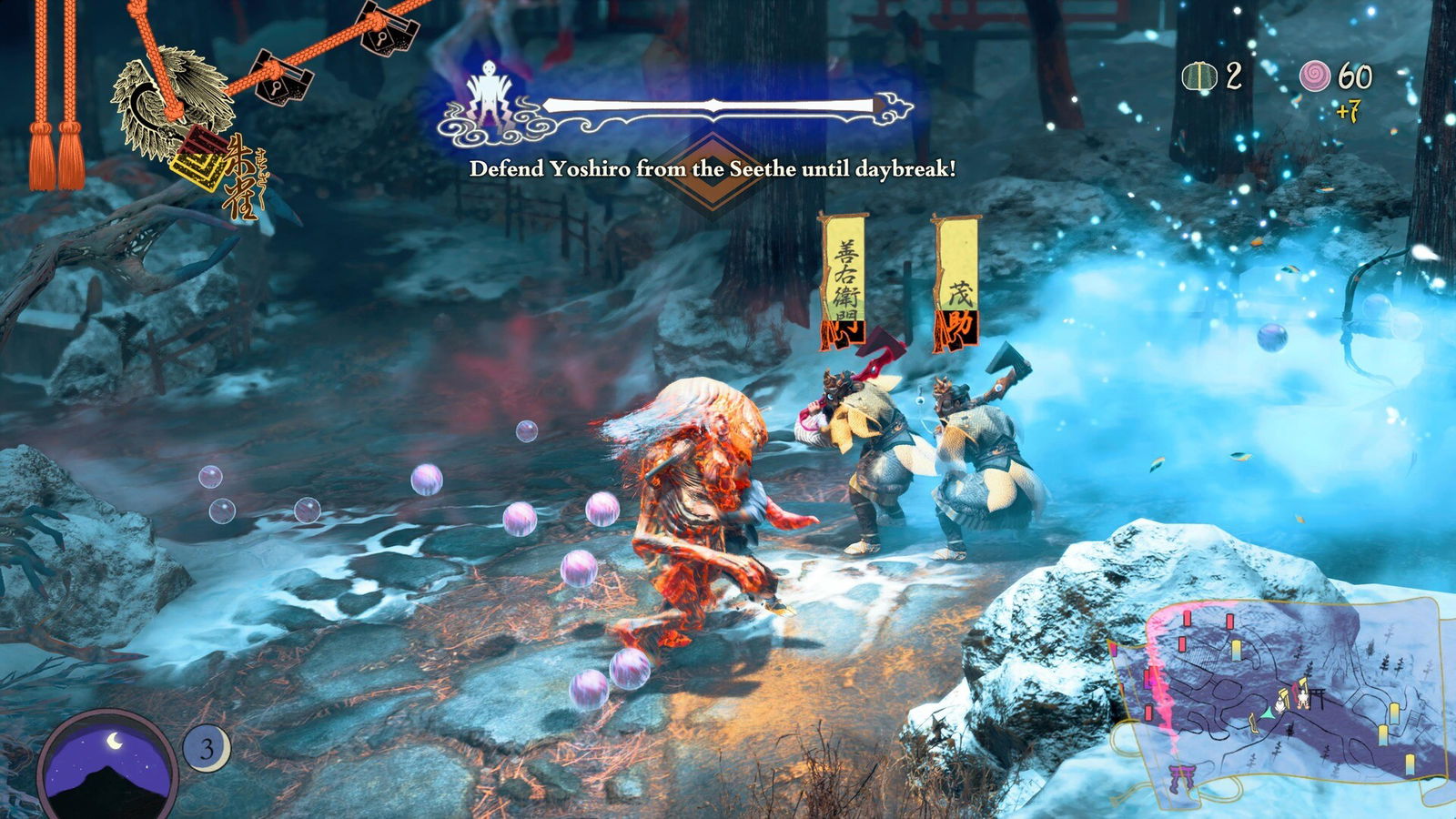Select the villager banner reading 茂助
This screenshot has height=819, width=1456.
[x=957, y=284]
